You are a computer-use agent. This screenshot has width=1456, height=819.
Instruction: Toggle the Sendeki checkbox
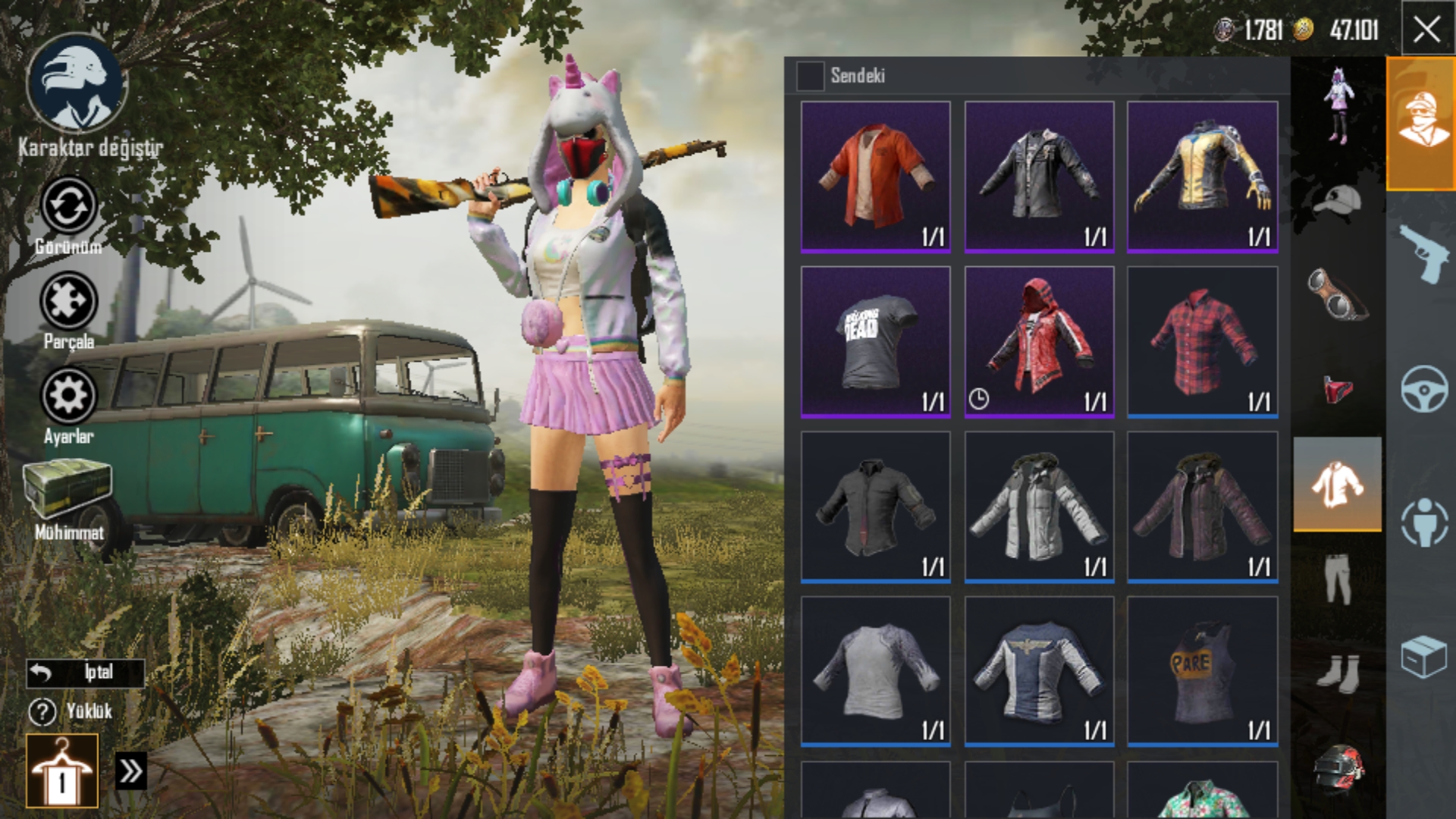point(810,76)
